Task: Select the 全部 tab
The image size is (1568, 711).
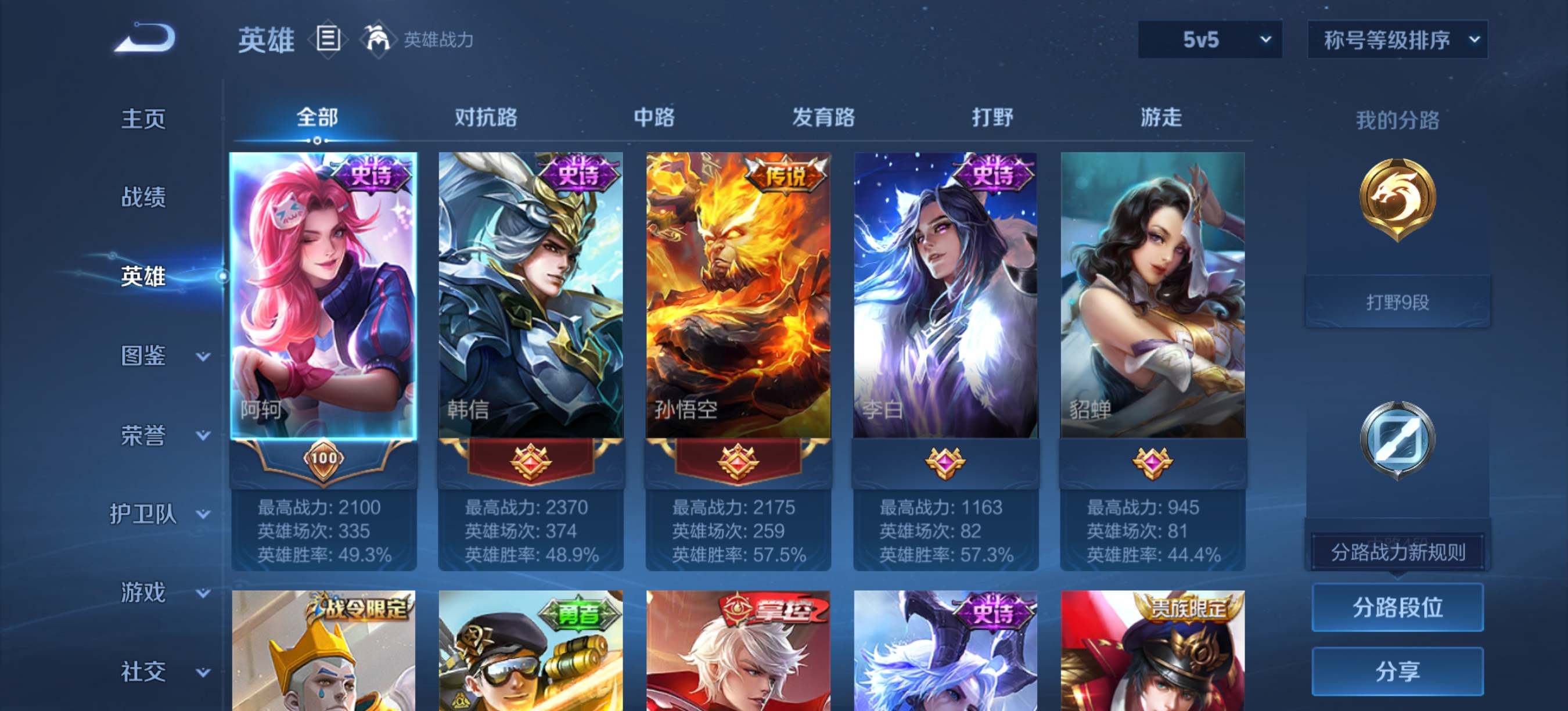Action: [317, 117]
